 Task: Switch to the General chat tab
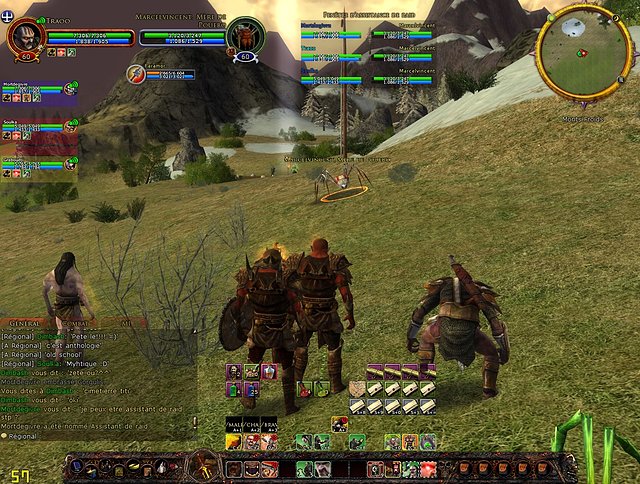pos(24,325)
